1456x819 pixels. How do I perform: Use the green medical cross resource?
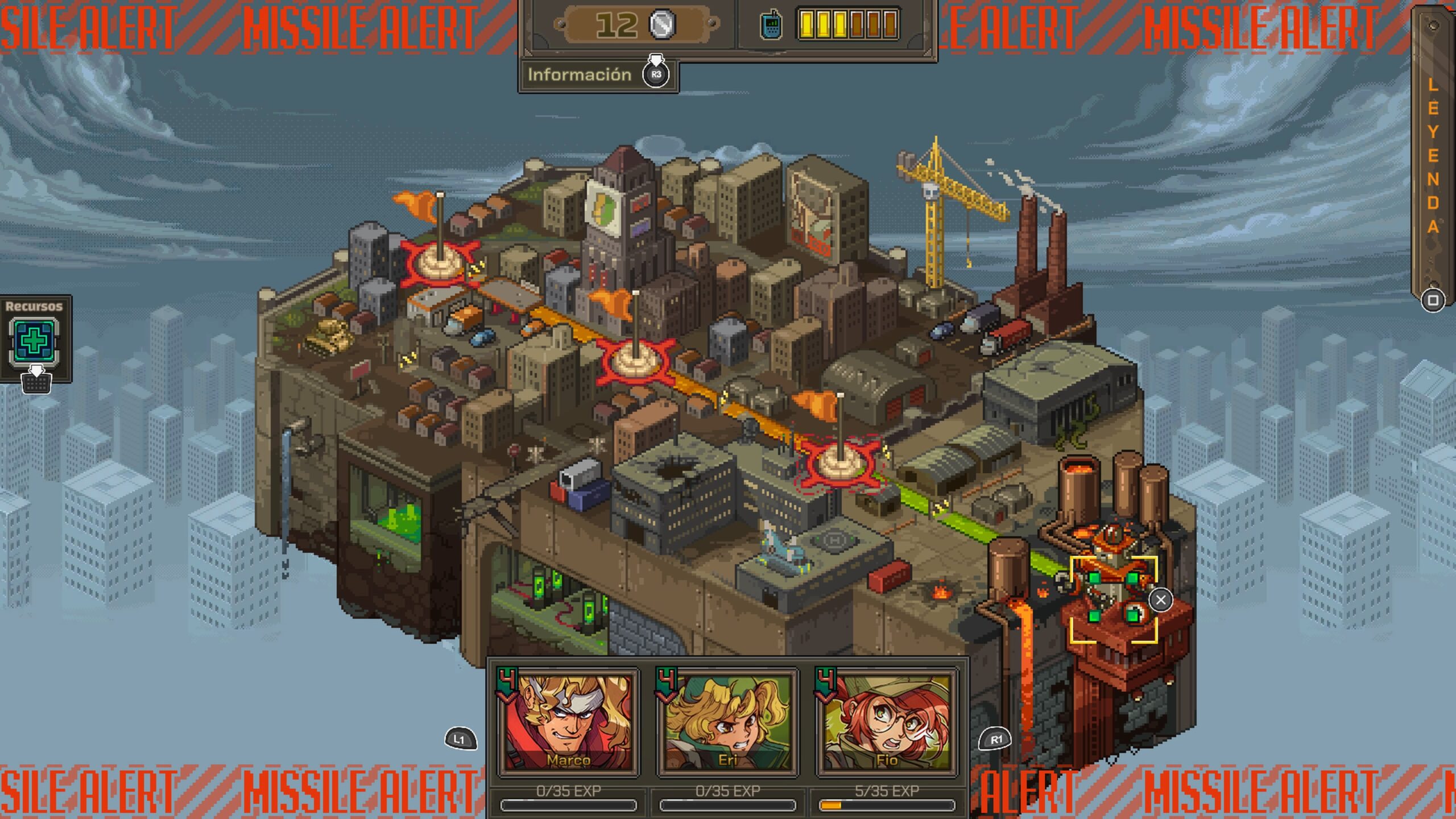[35, 341]
